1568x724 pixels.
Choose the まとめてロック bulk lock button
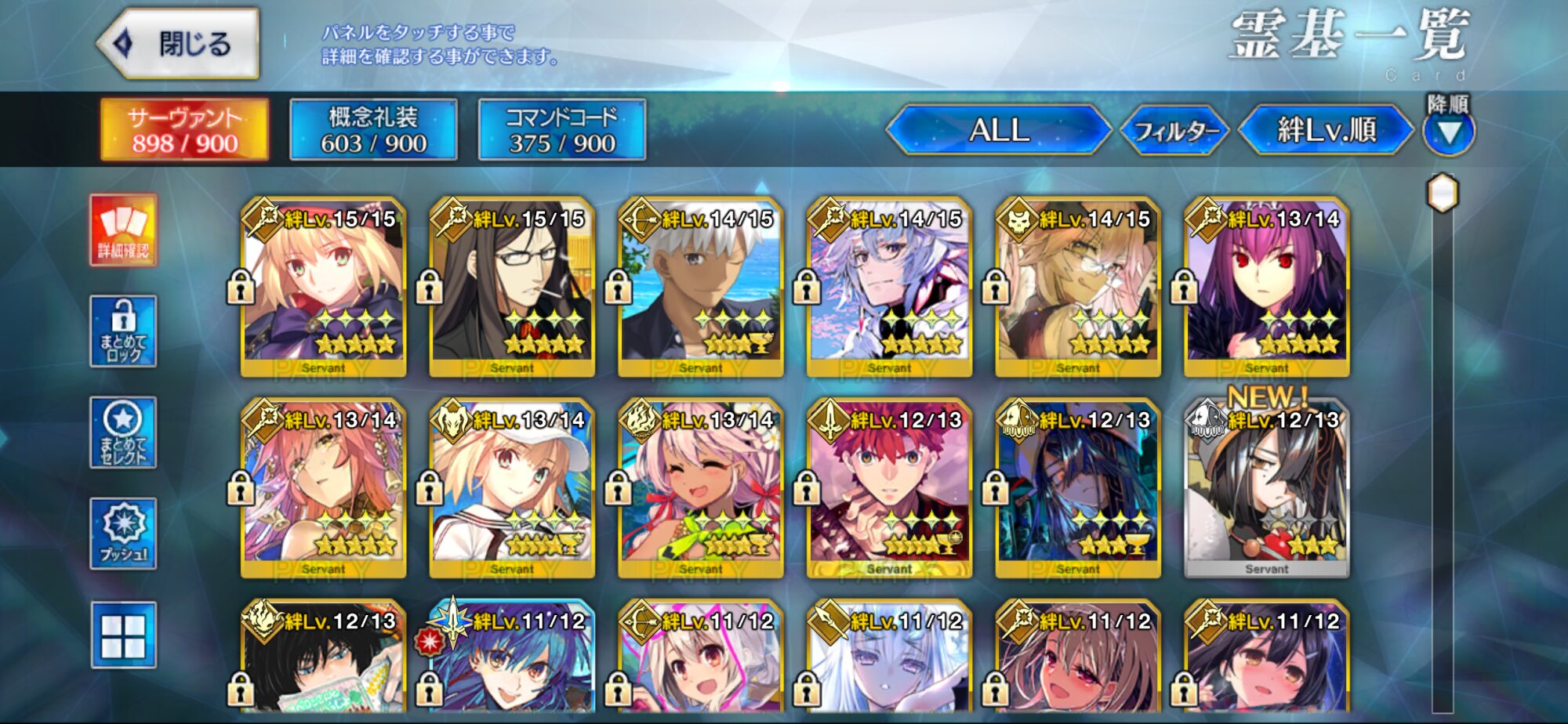pos(123,331)
